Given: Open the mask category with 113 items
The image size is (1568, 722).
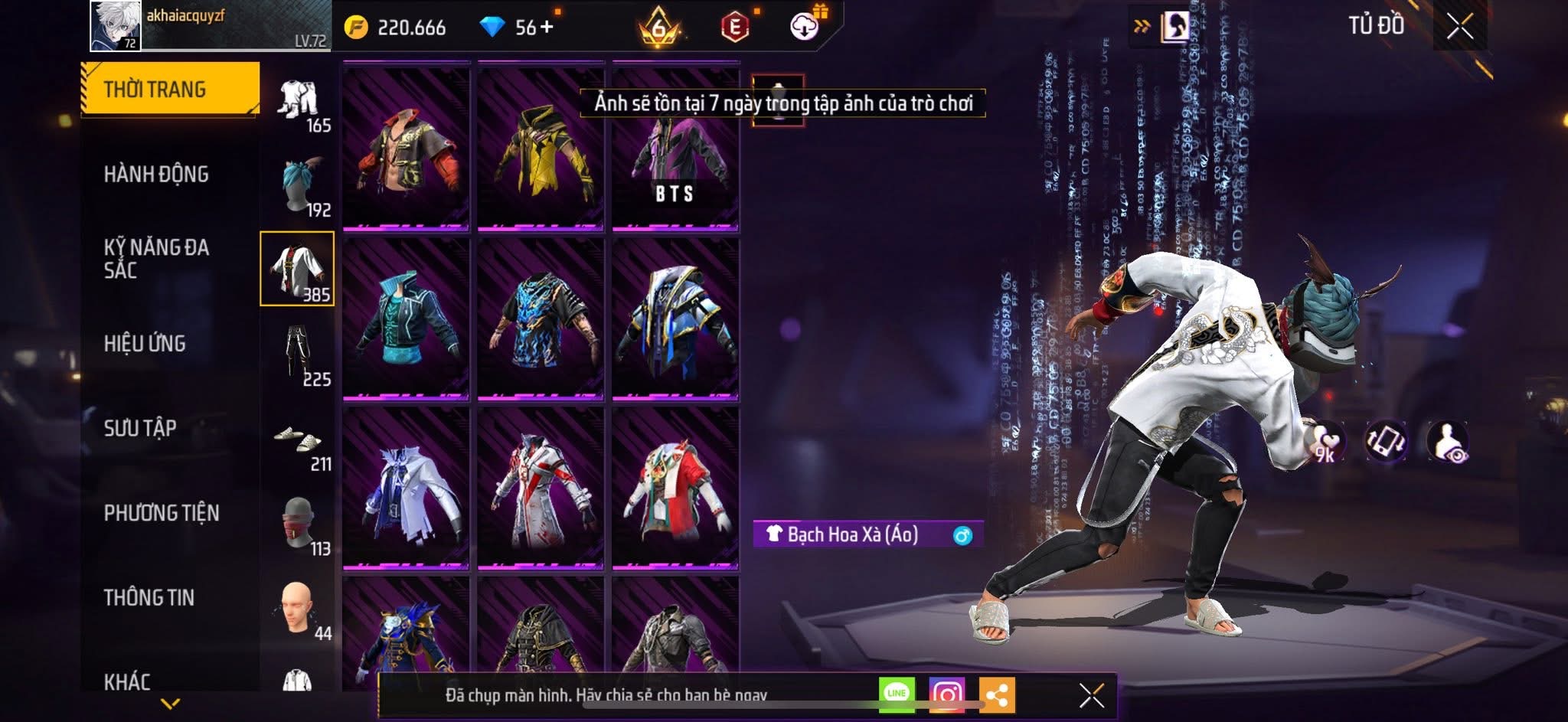Looking at the screenshot, I should point(299,524).
